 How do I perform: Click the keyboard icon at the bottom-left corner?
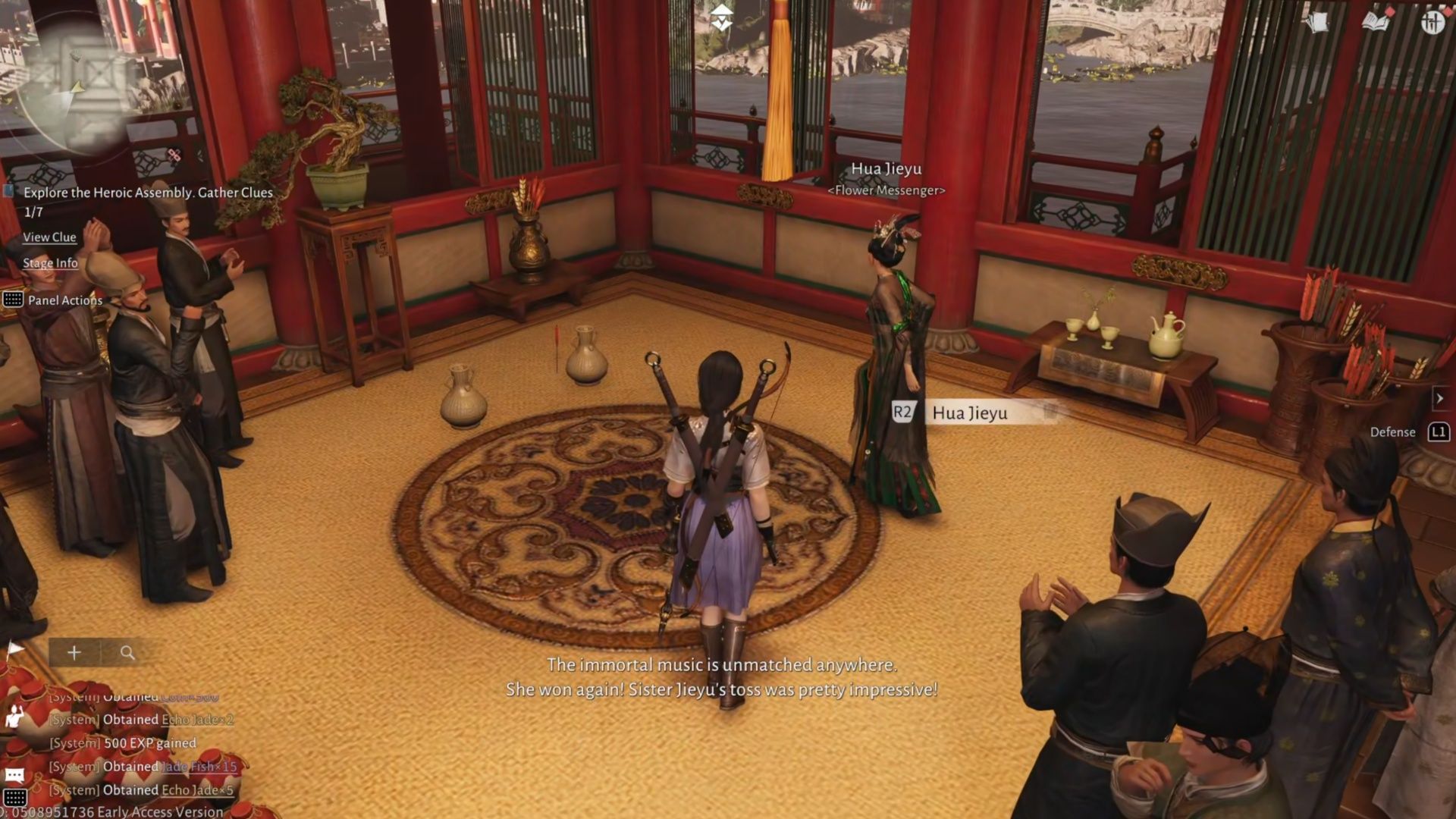pos(15,797)
